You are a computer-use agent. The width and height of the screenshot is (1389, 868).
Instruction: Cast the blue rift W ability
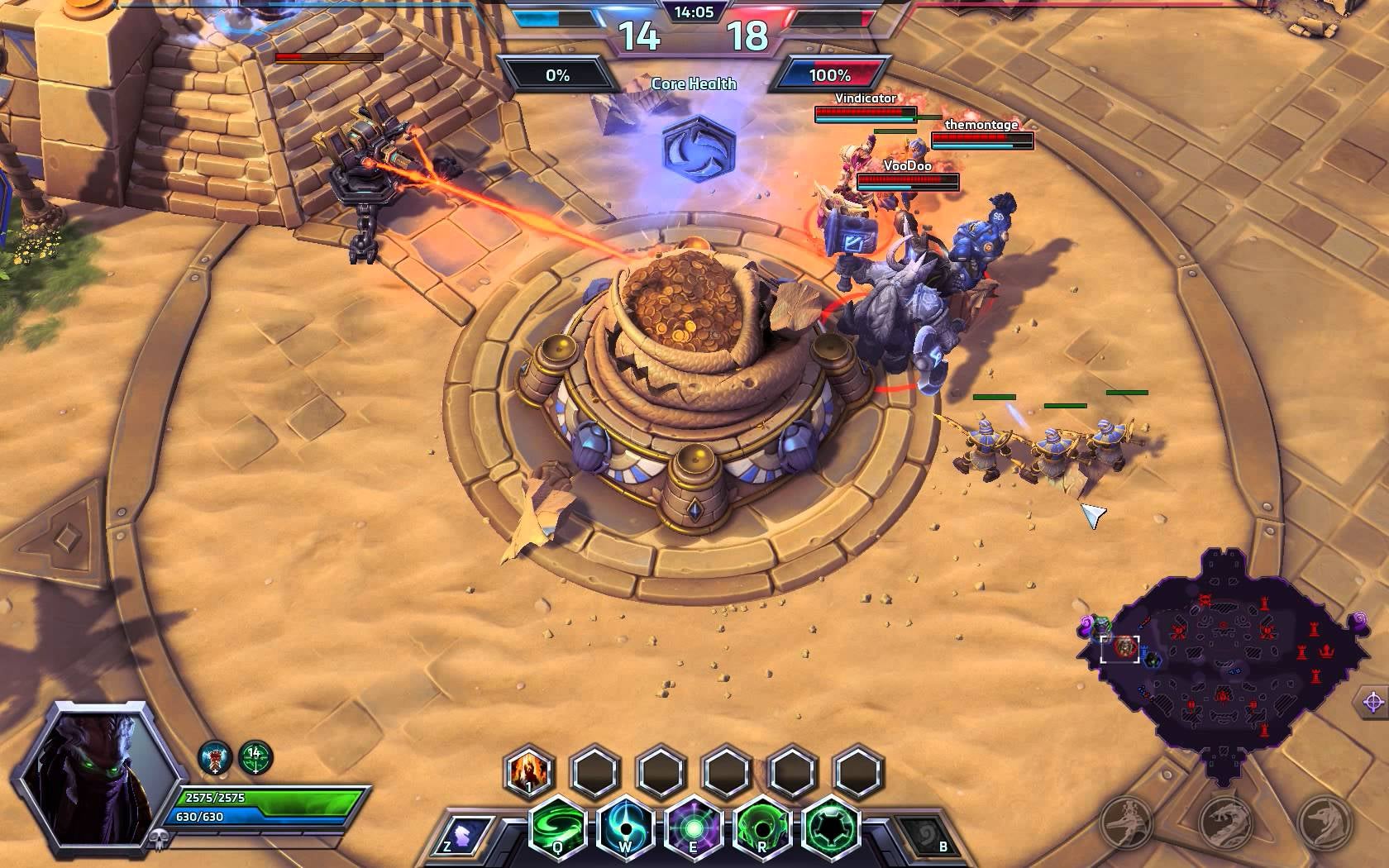click(x=626, y=827)
